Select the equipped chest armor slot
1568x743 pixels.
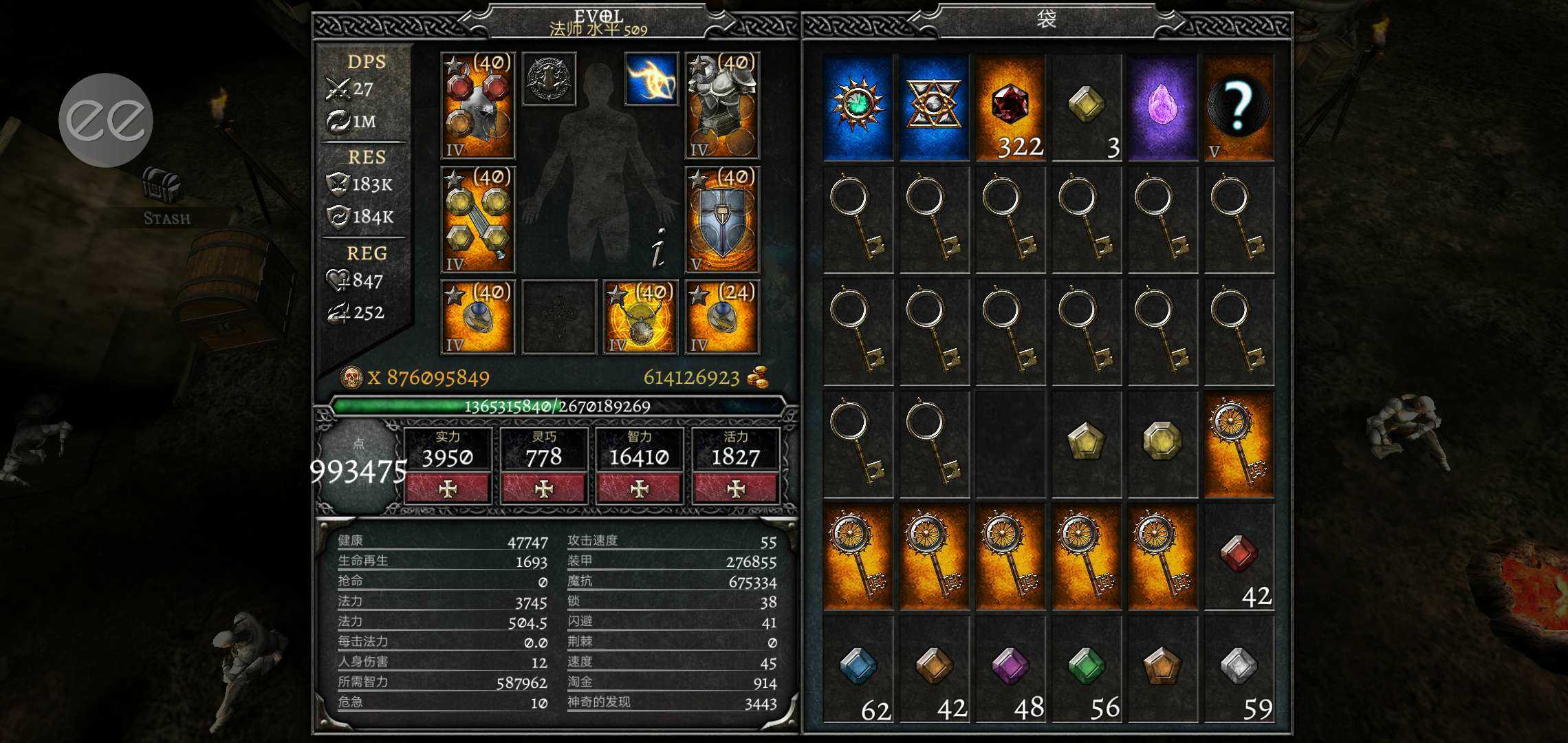tap(722, 106)
